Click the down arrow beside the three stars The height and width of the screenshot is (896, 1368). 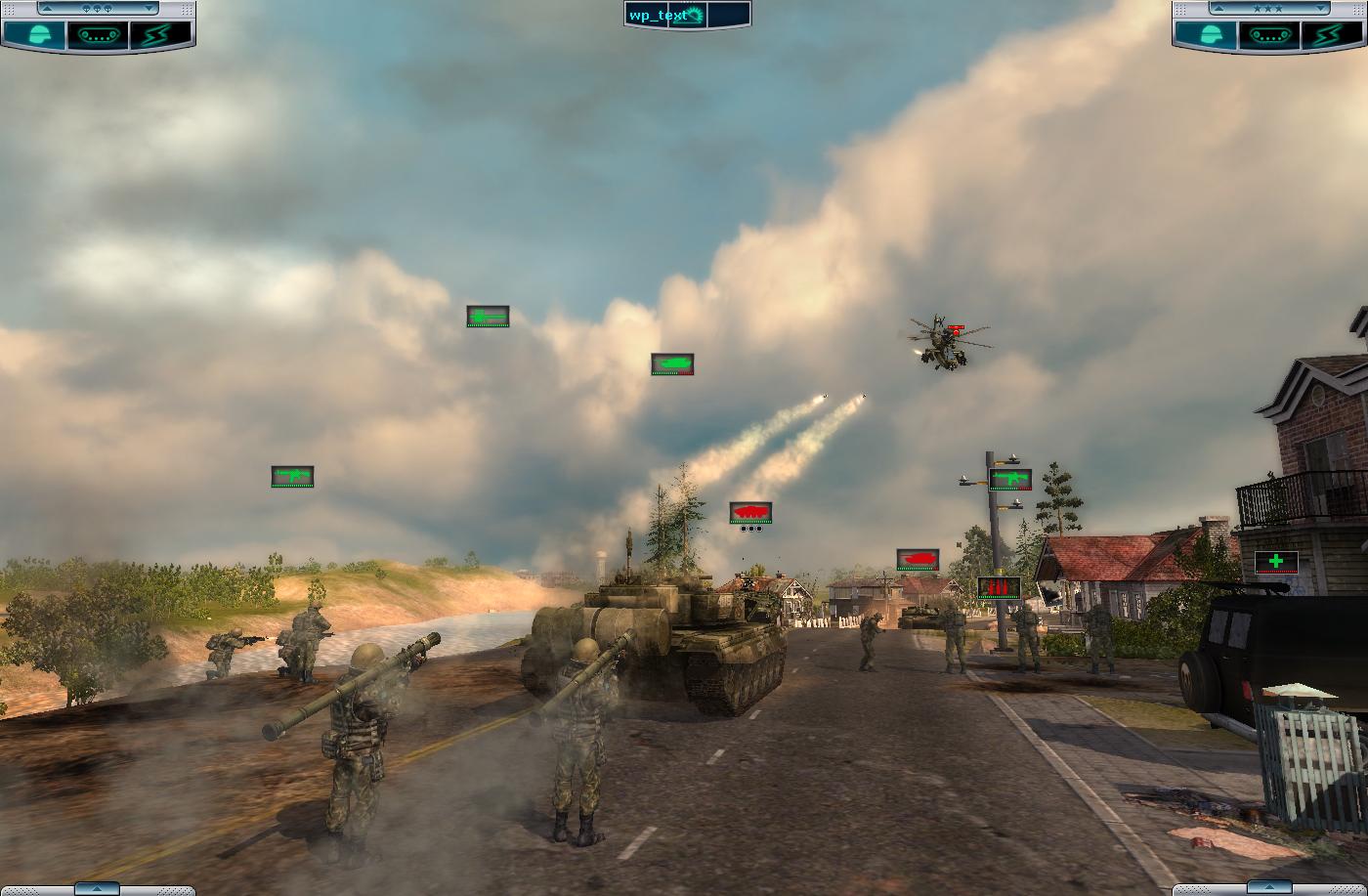(x=1320, y=9)
